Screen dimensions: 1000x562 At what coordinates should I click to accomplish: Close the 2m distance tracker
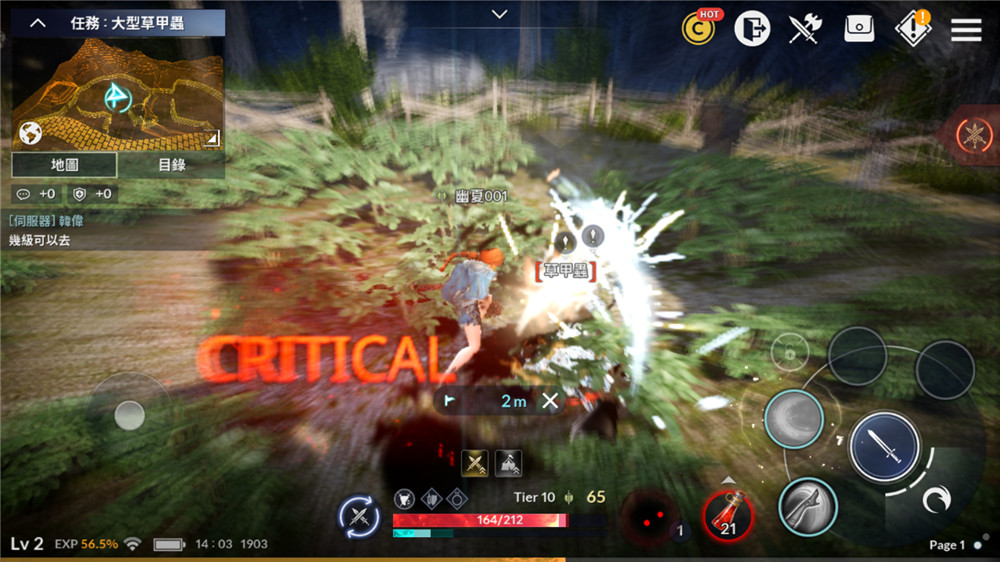(550, 401)
